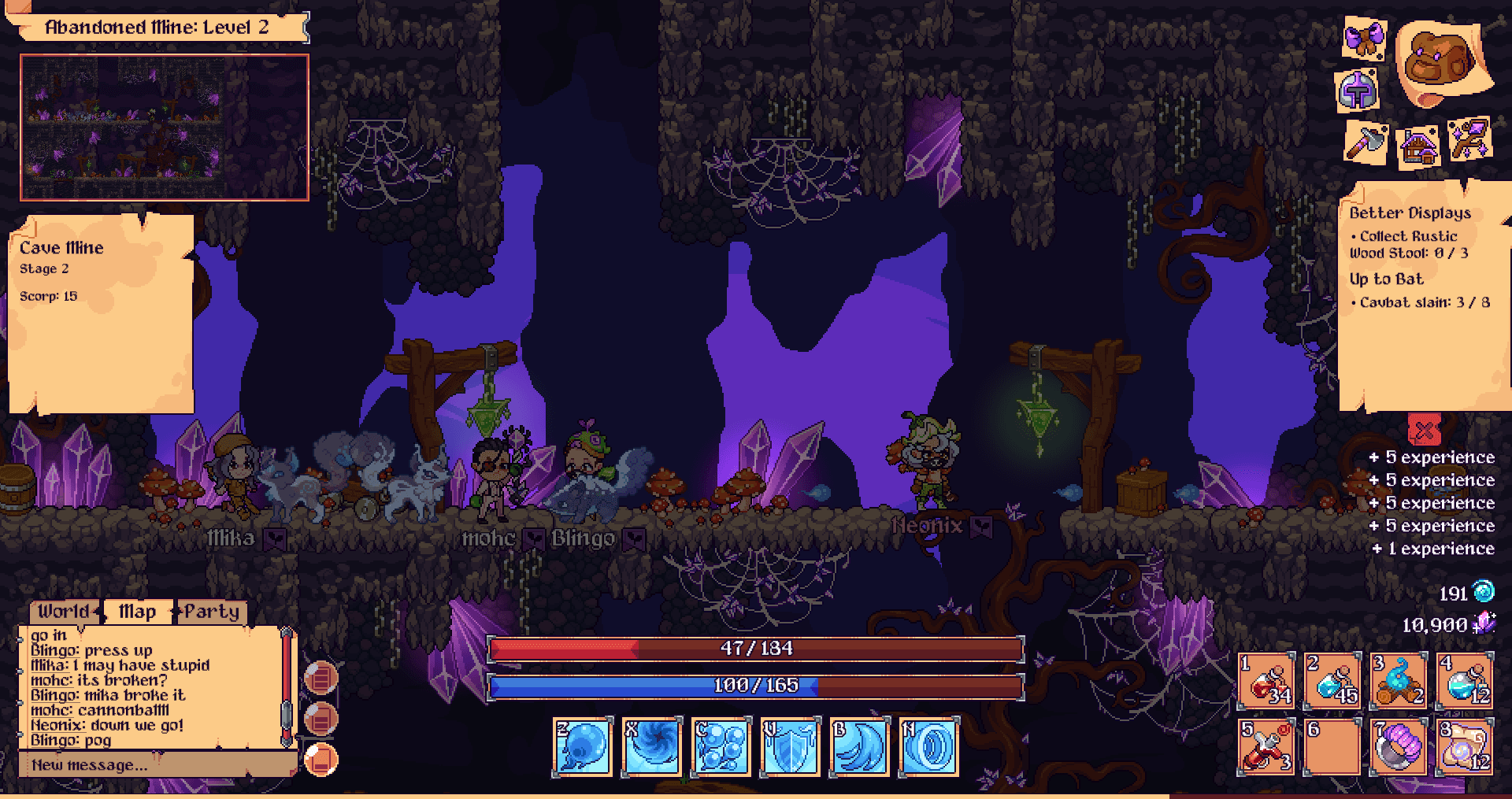
Task: Open the leather backpack inventory
Action: point(1440,60)
